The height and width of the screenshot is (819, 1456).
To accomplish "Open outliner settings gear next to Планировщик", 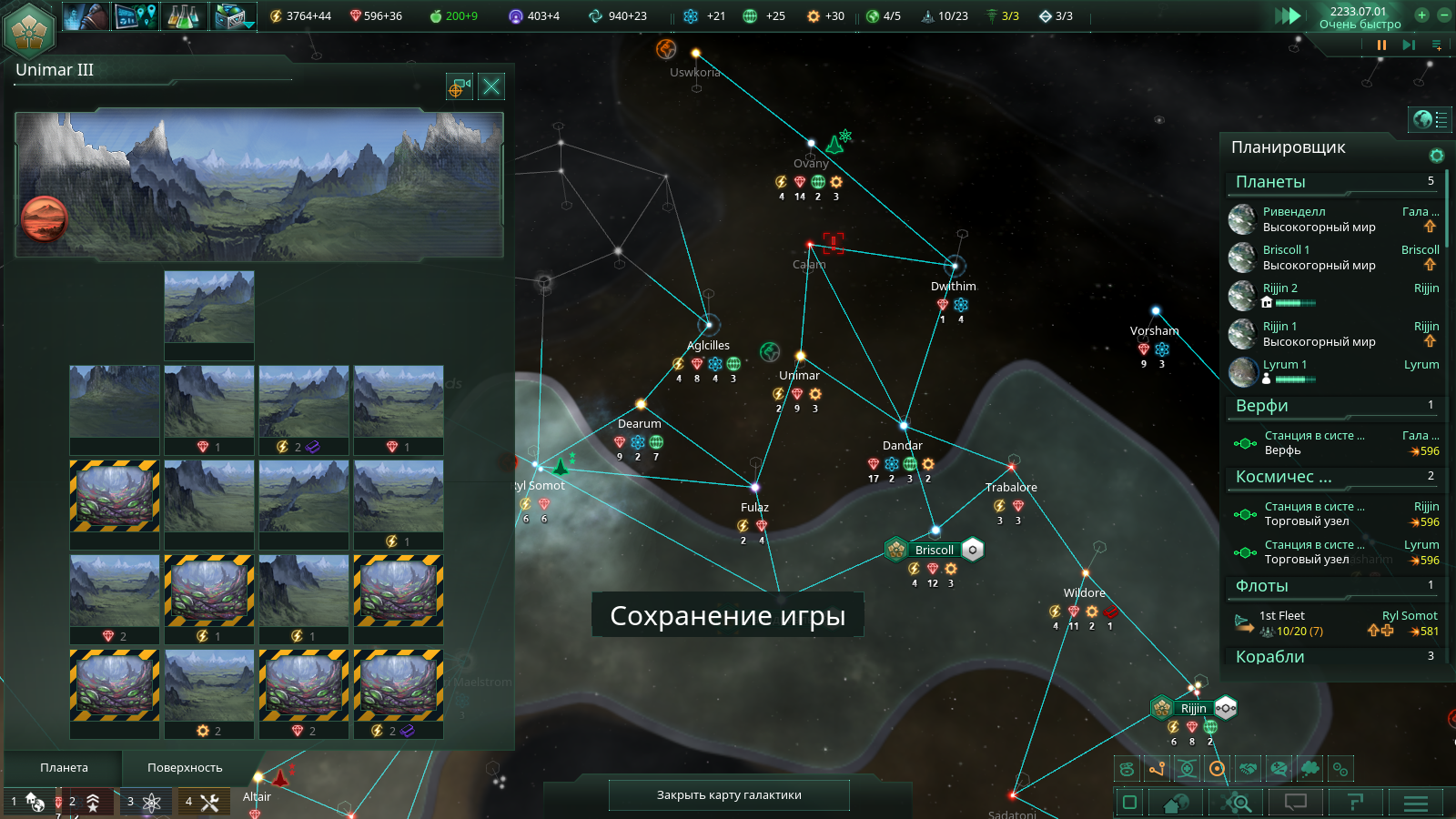I will 1437,156.
